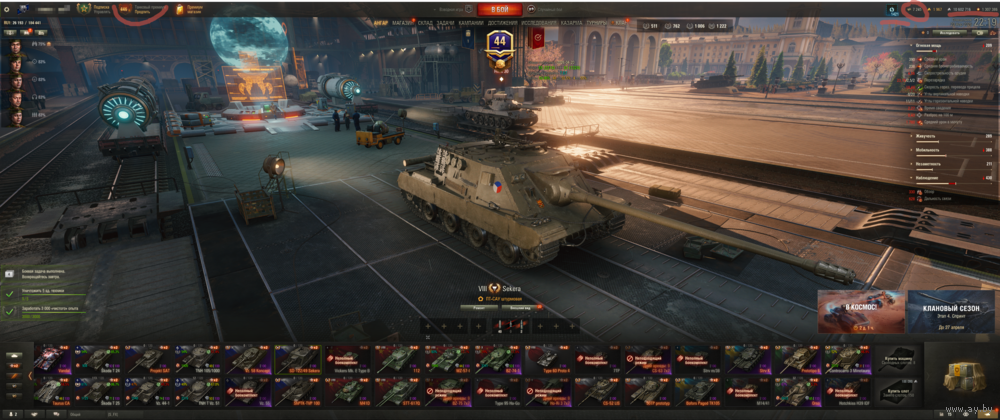Open «Внешний вид» exterior customization
The width and height of the screenshot is (1000, 420).
[520, 308]
